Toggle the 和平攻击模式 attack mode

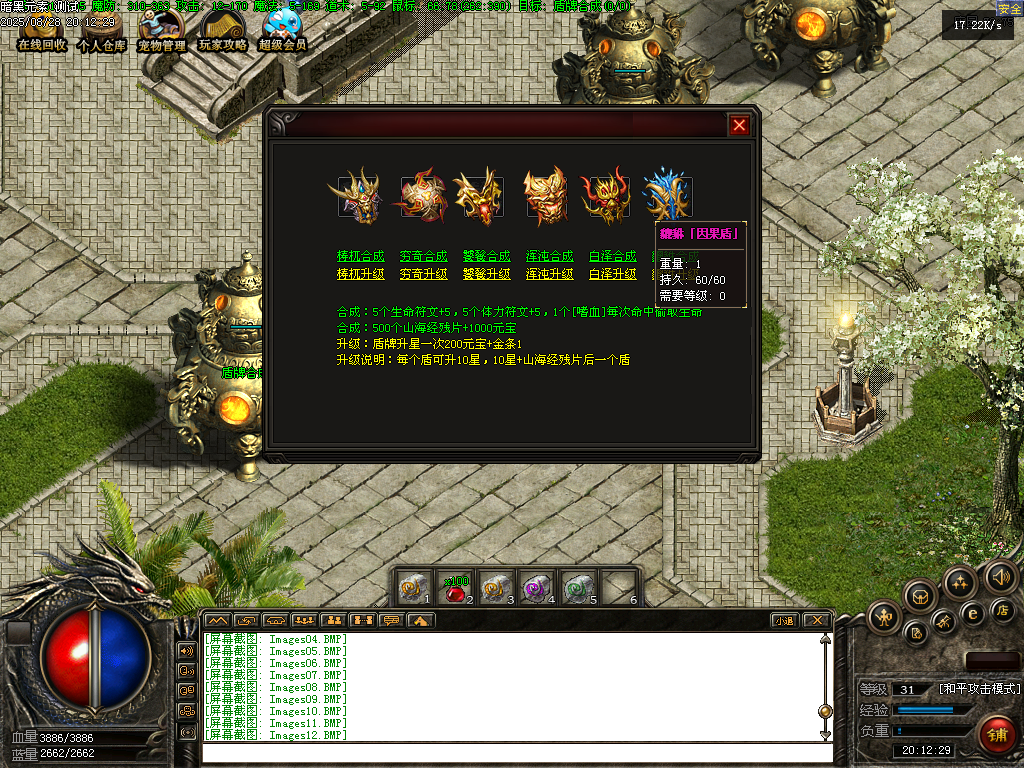coord(980,690)
